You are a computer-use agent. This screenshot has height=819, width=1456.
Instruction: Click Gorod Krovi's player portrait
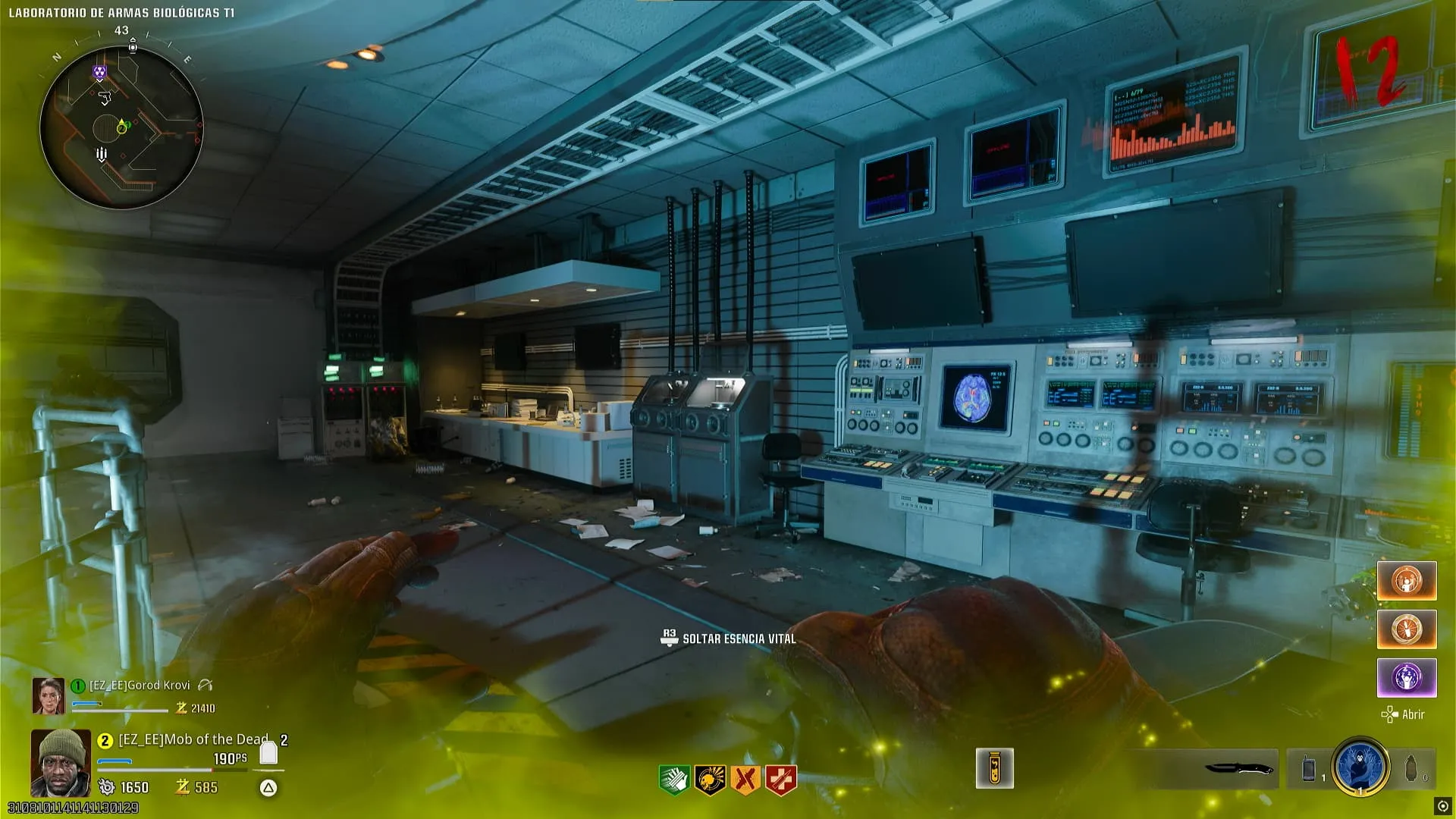coord(48,695)
